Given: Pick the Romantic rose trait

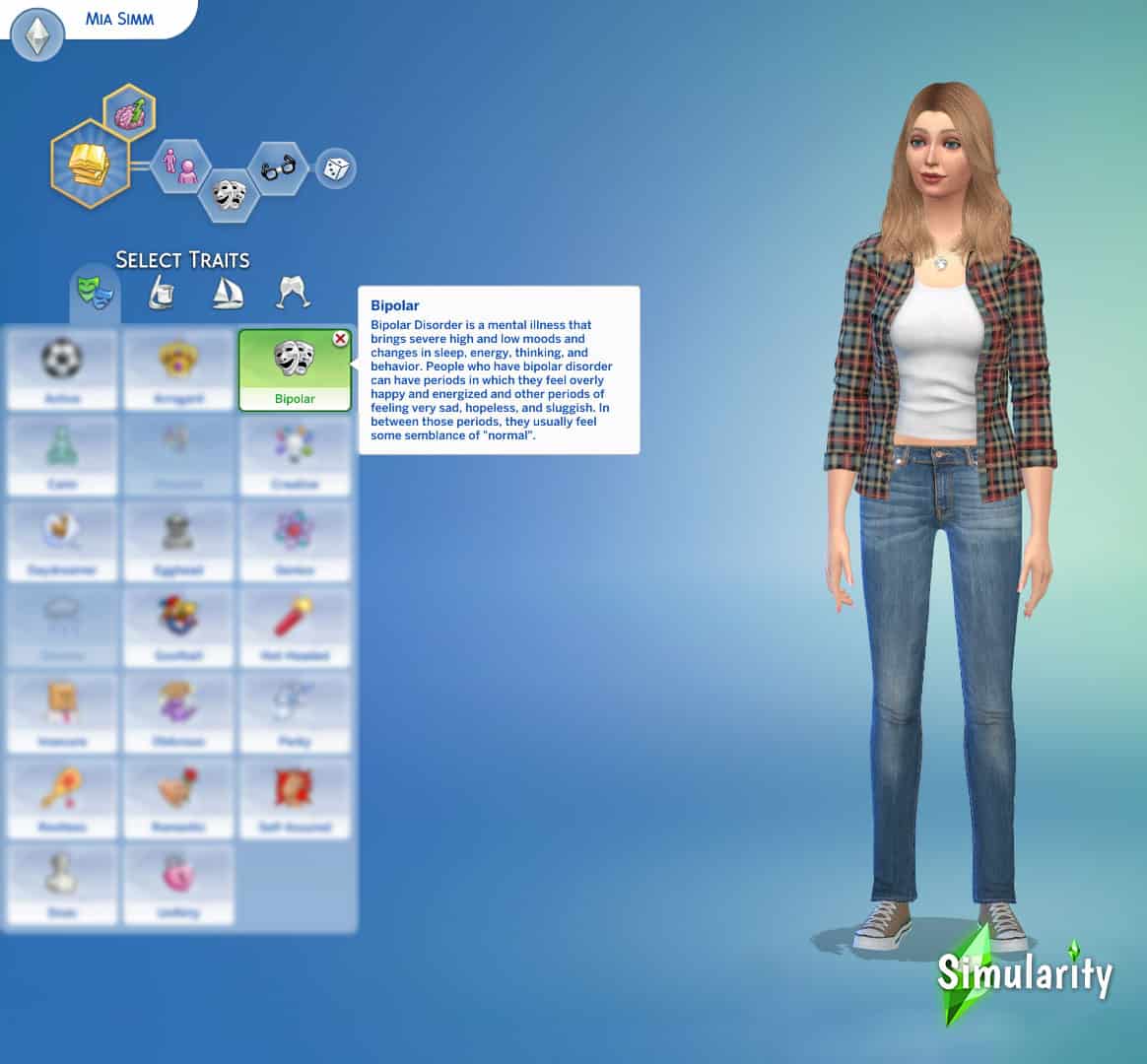Looking at the screenshot, I should click(x=178, y=798).
